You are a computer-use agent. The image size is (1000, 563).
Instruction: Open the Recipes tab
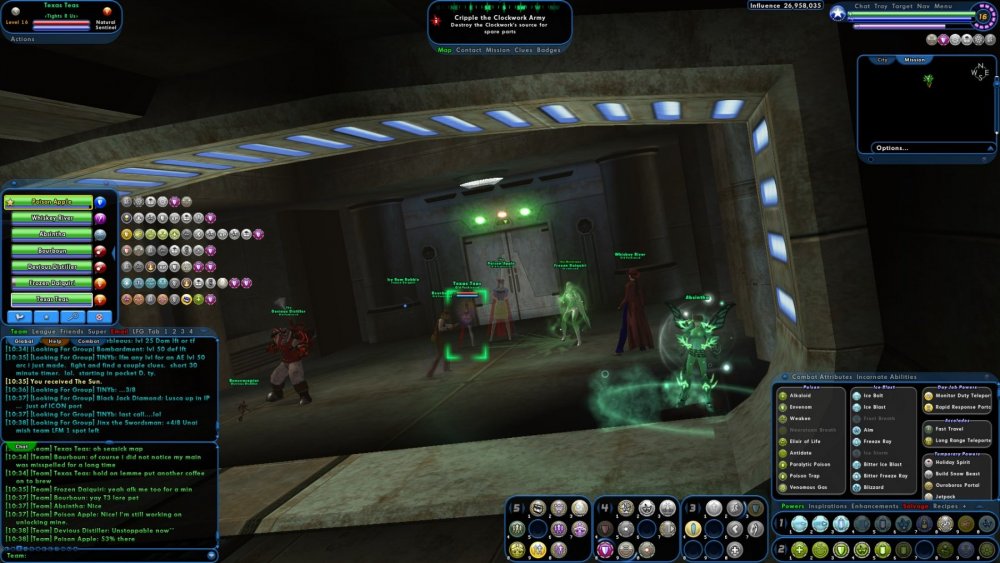pos(946,507)
